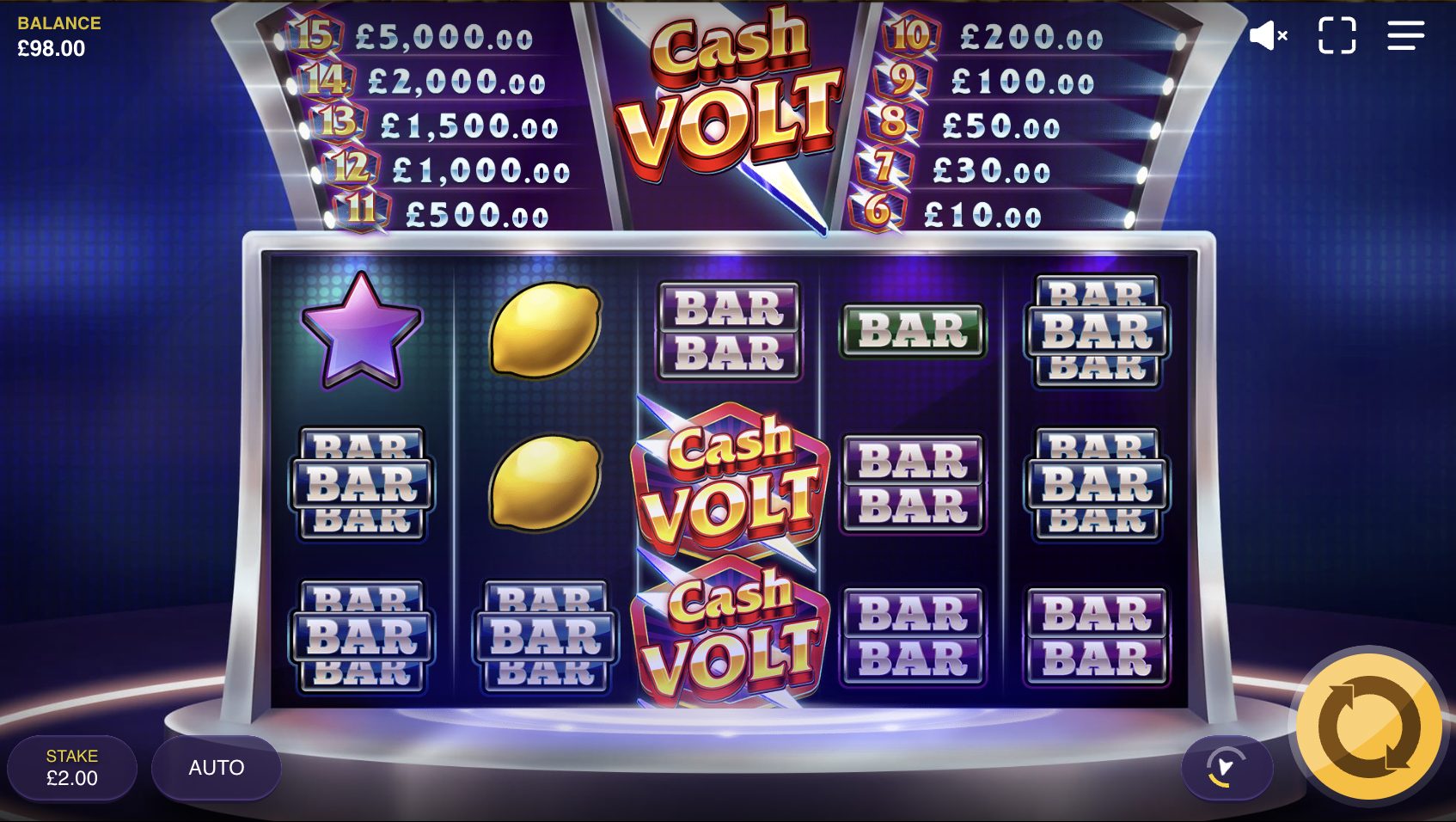Toggle the speaker mute state

point(1269,34)
